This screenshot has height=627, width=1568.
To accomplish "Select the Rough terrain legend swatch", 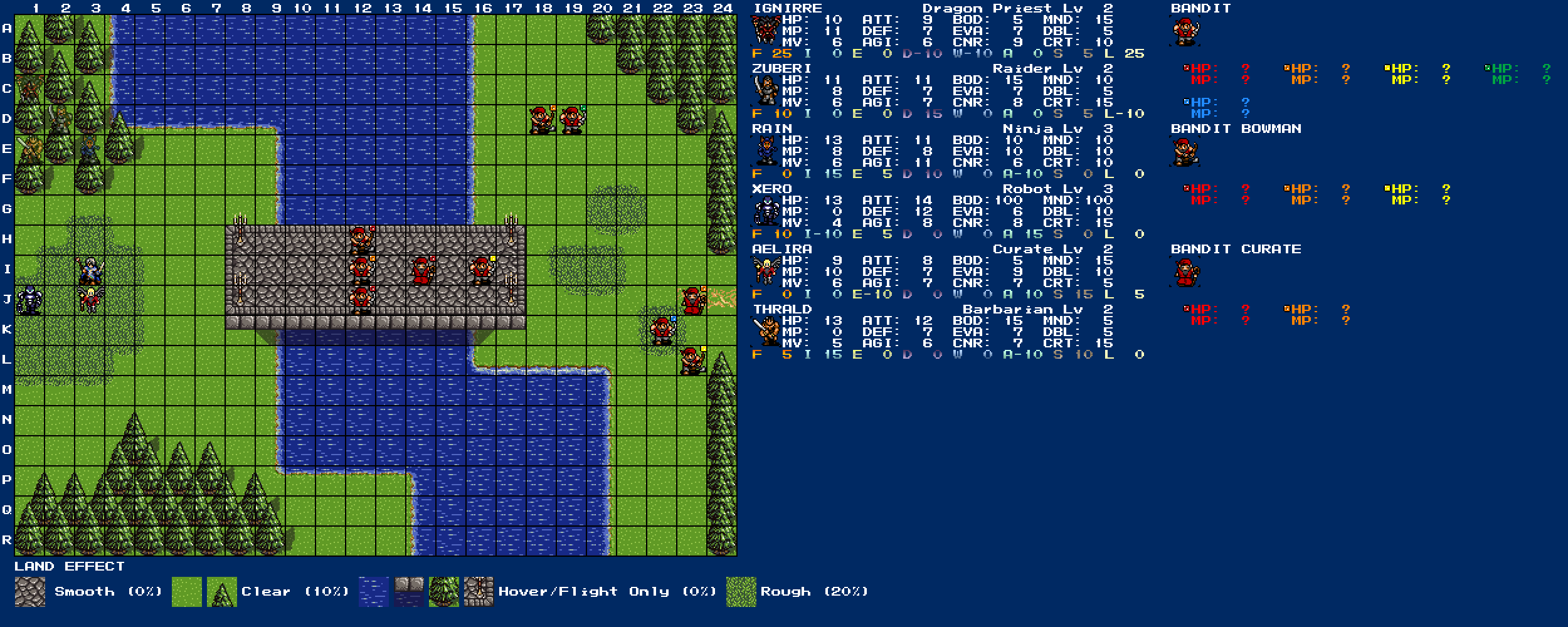I will tap(741, 592).
